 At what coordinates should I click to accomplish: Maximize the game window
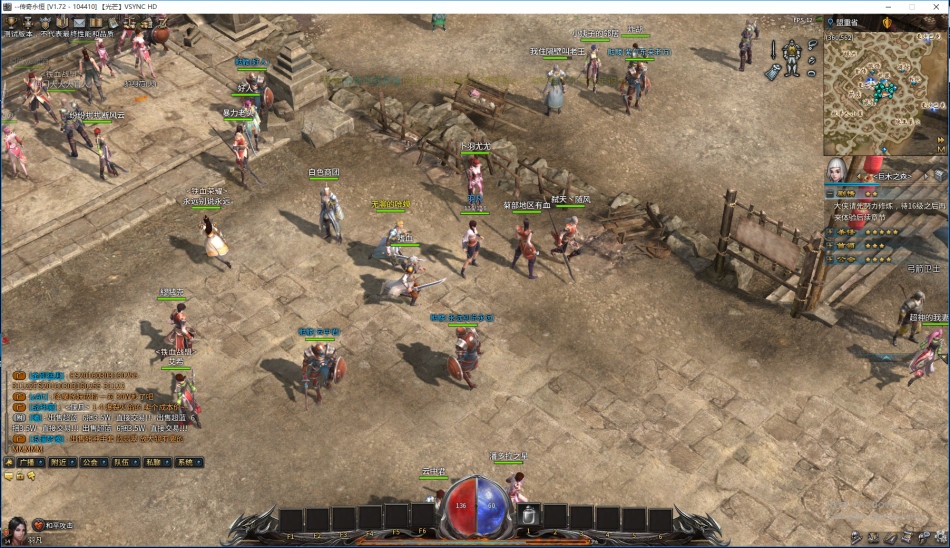[x=911, y=6]
